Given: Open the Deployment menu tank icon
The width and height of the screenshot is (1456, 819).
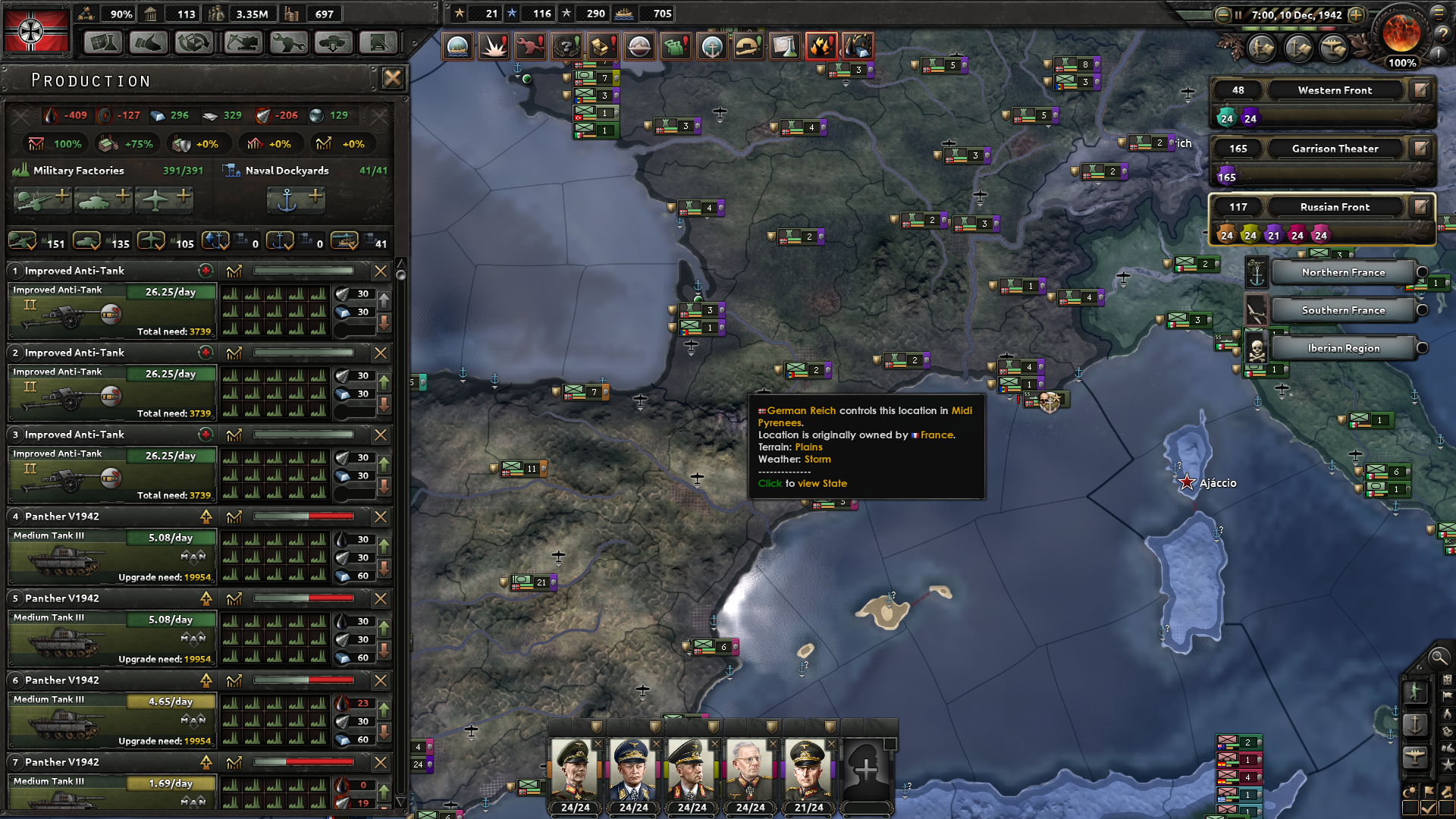Looking at the screenshot, I should pos(333,43).
